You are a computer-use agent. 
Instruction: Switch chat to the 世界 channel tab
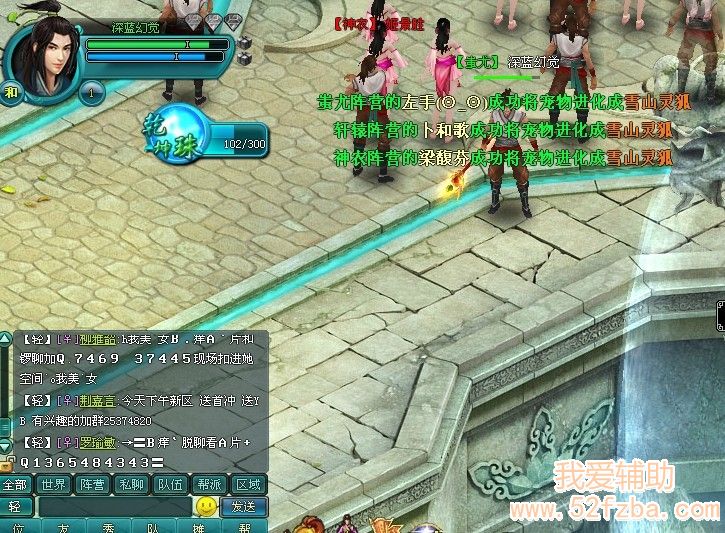52,484
